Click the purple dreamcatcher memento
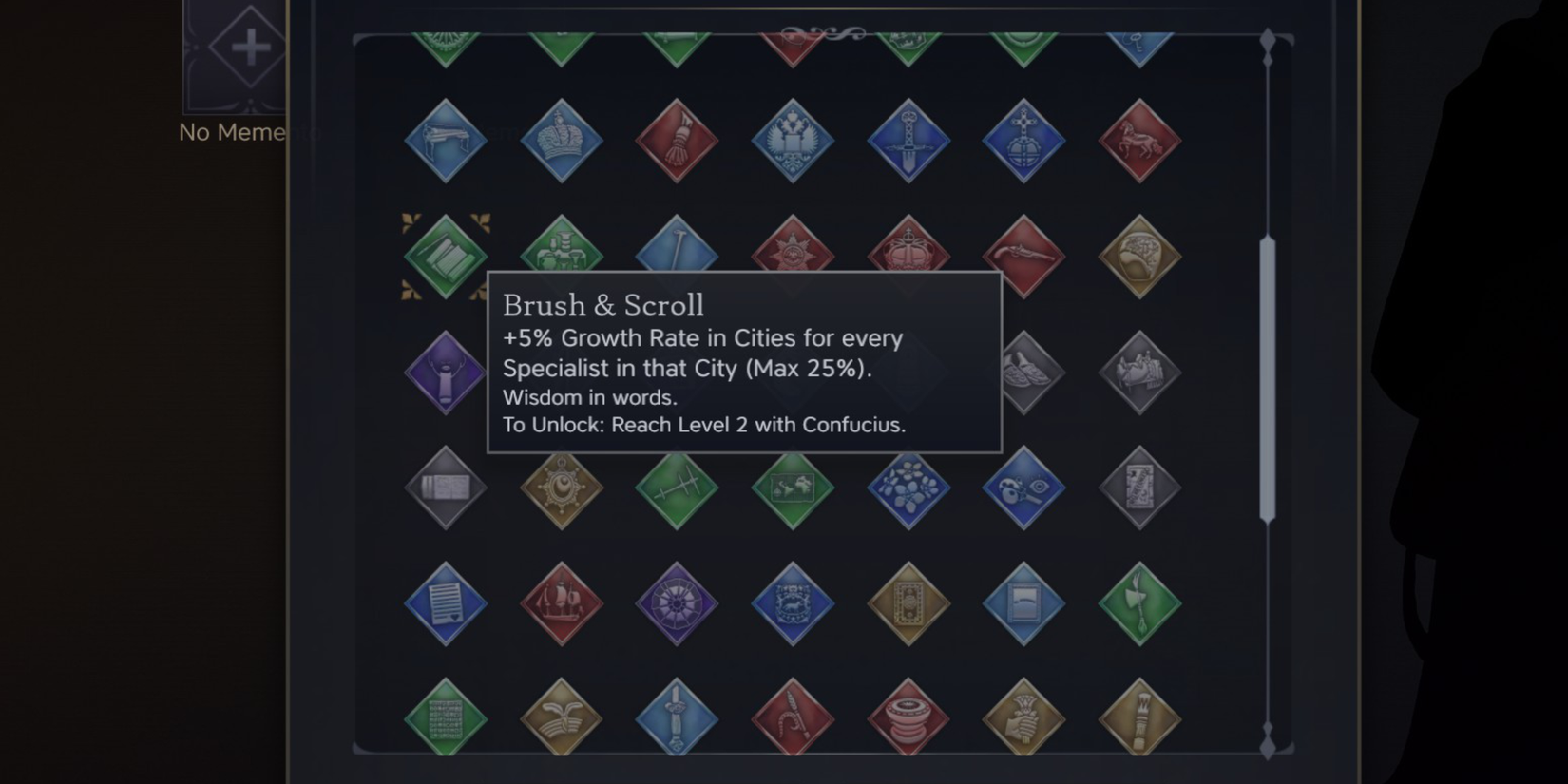1568x784 pixels. click(x=677, y=603)
